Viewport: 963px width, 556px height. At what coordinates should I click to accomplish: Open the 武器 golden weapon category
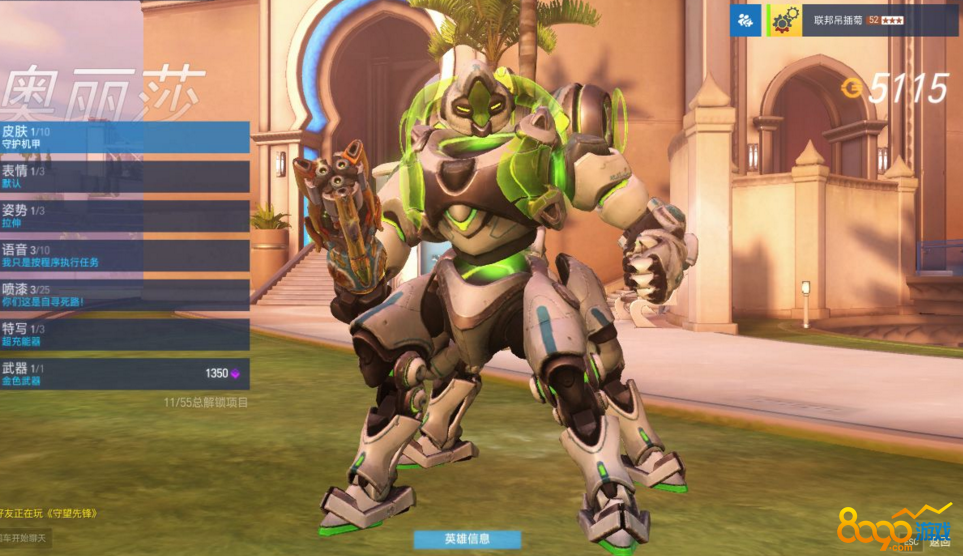pyautogui.click(x=124, y=374)
